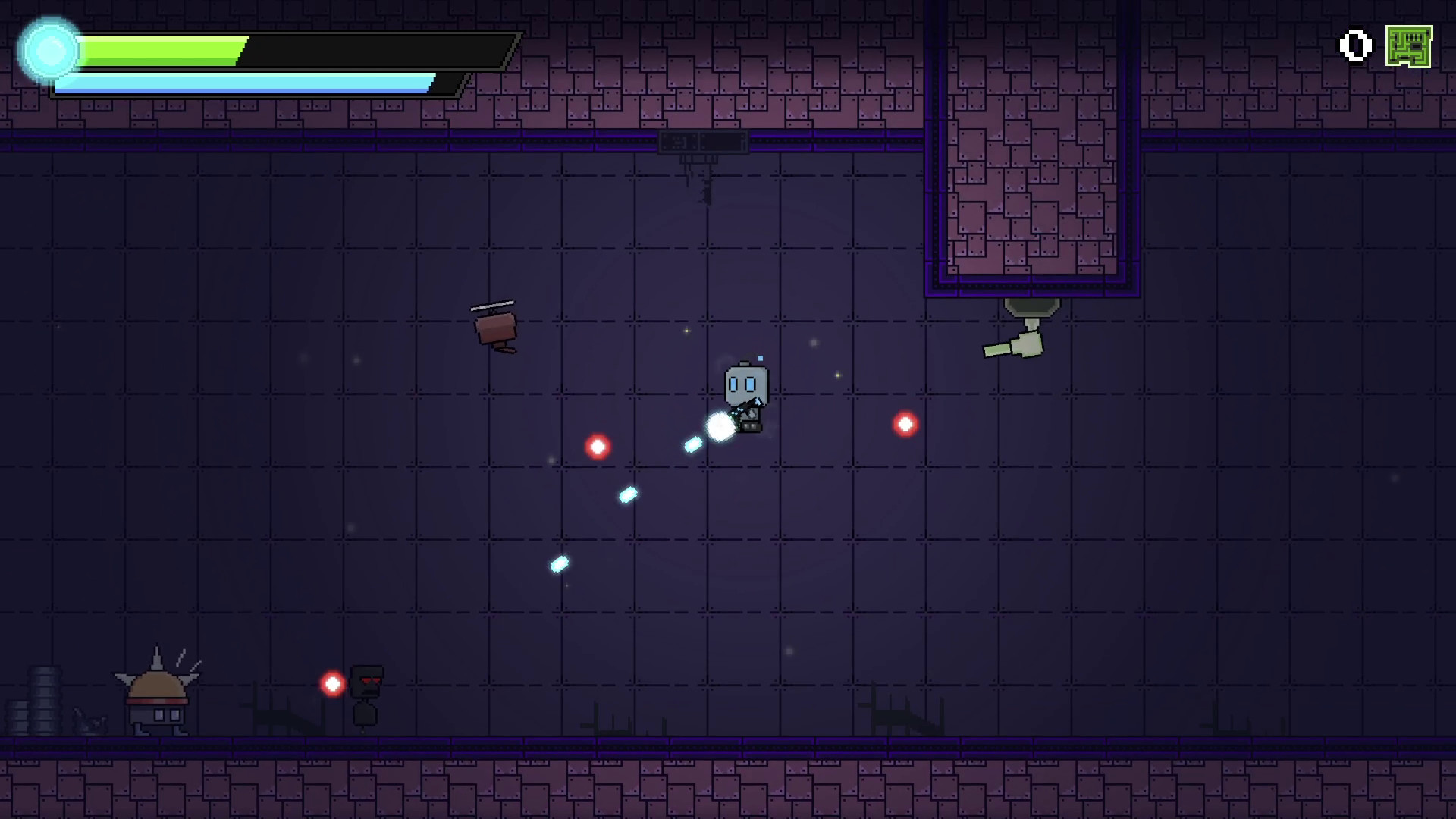This screenshot has width=1456, height=819.
Task: Select the green circuit board pickup icon
Action: pyautogui.click(x=1407, y=45)
